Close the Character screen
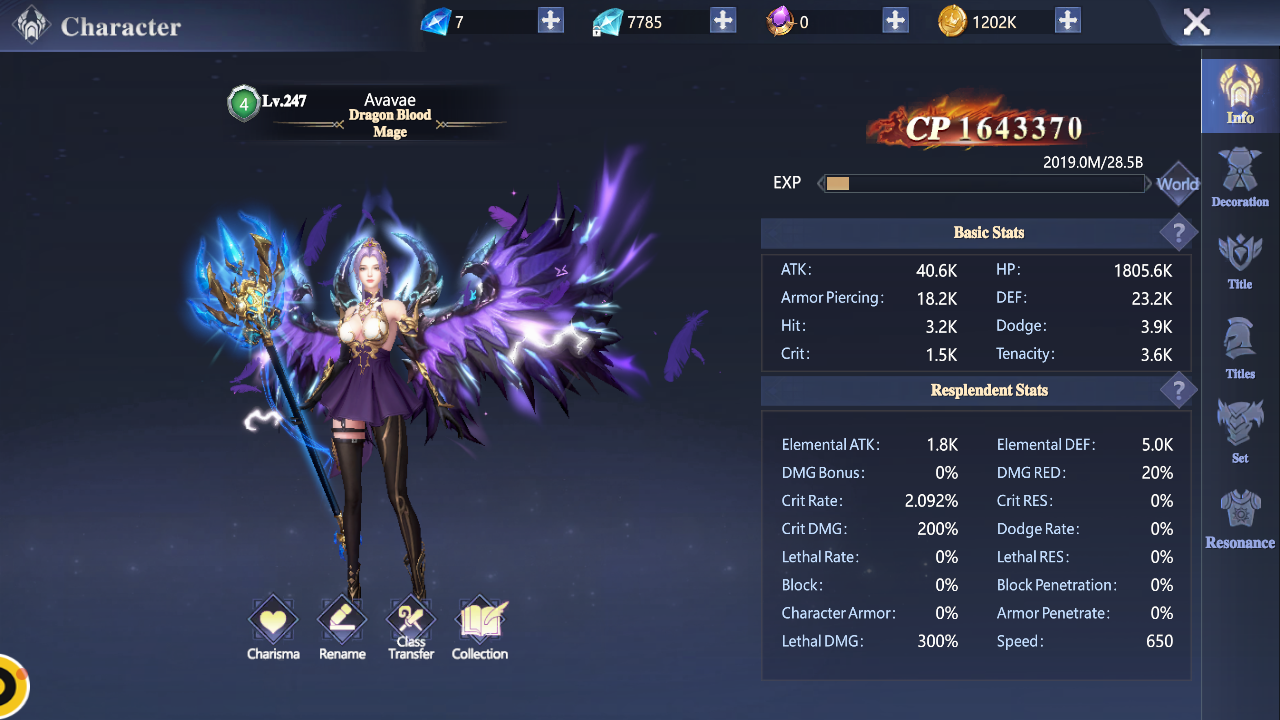This screenshot has height=720, width=1280. click(x=1196, y=22)
